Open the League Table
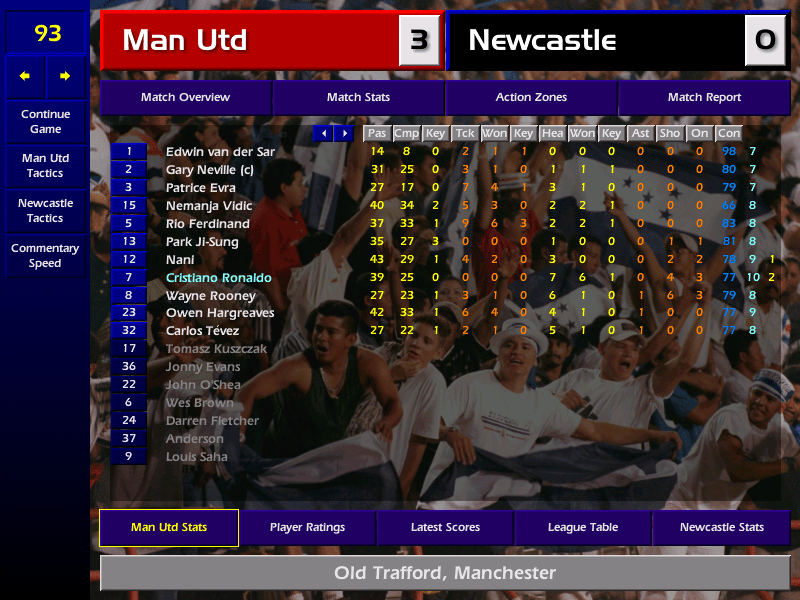 coord(583,527)
